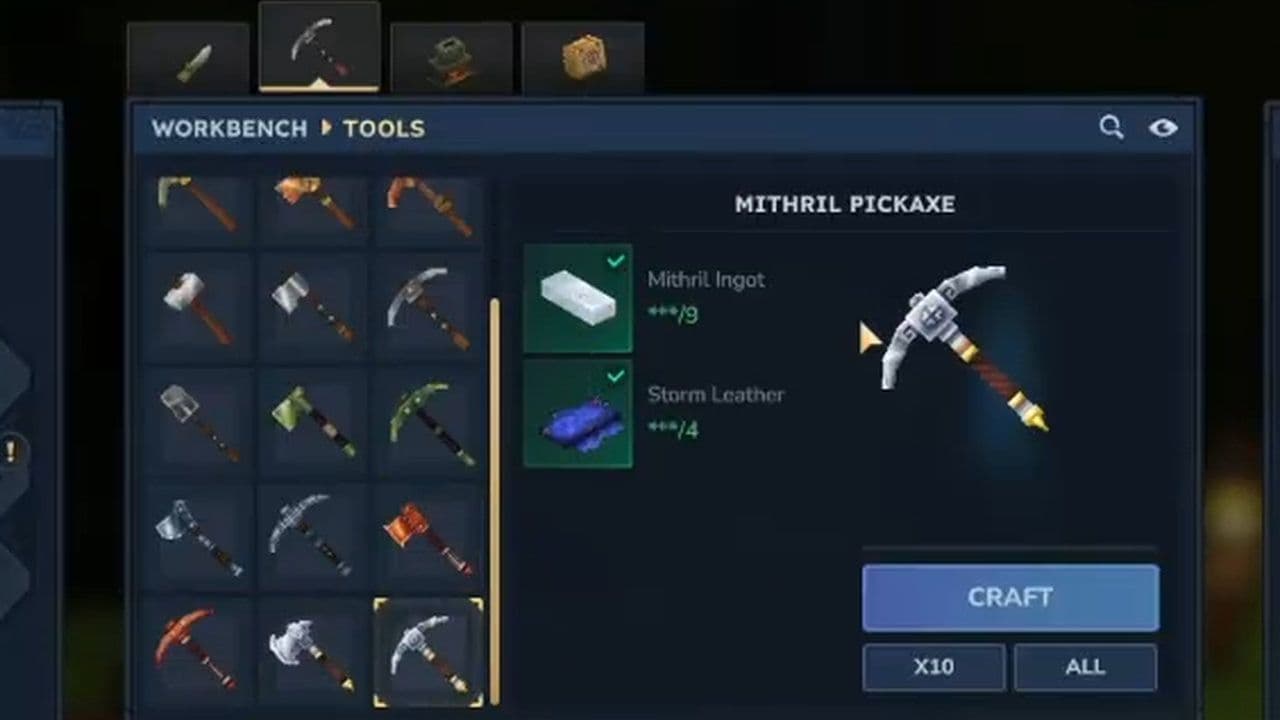Toggle the eye visibility icon
Viewport: 1280px width, 720px height.
pyautogui.click(x=1163, y=128)
